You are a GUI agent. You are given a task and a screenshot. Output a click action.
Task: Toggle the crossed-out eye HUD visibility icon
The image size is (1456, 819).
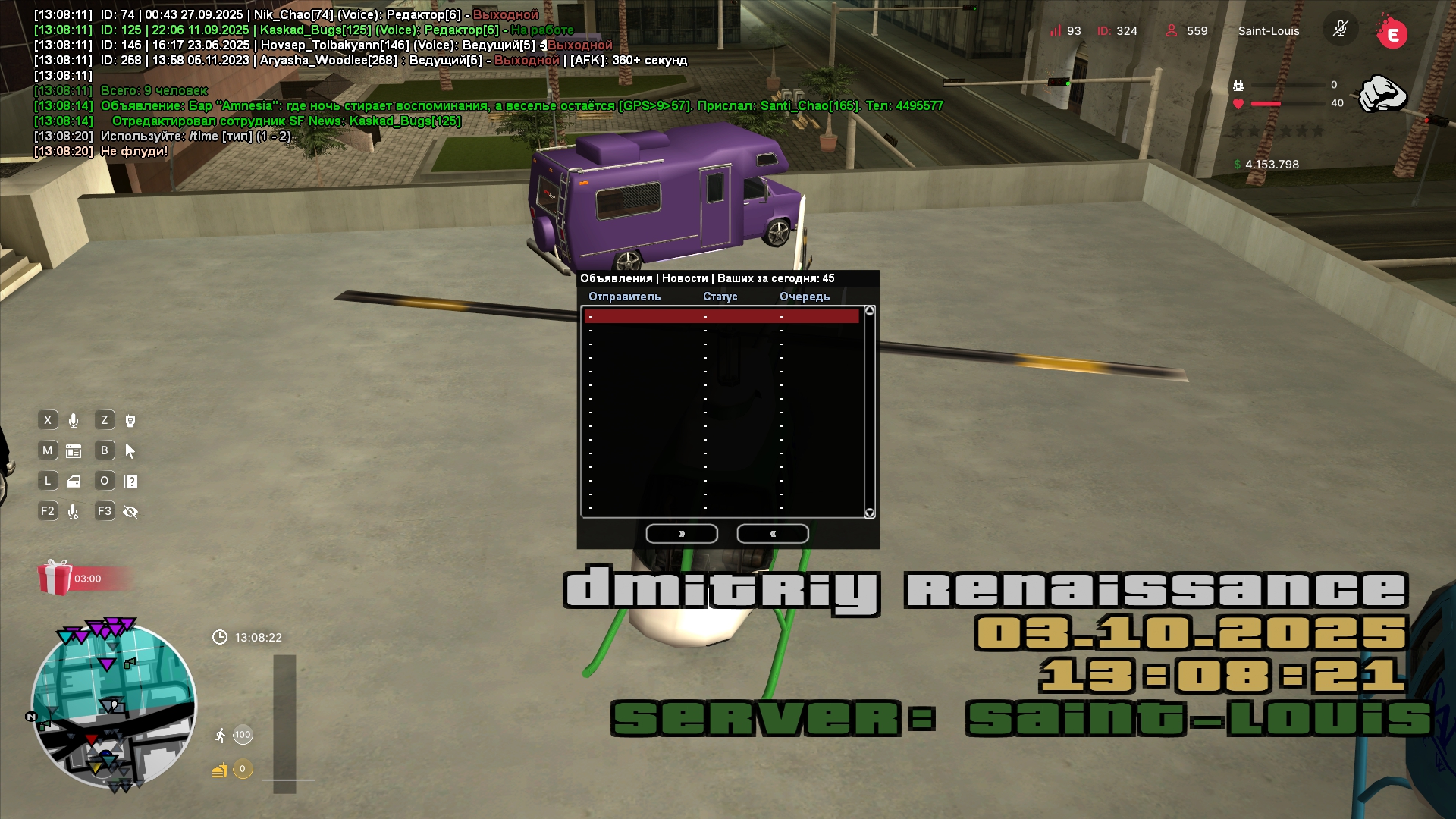click(x=130, y=512)
